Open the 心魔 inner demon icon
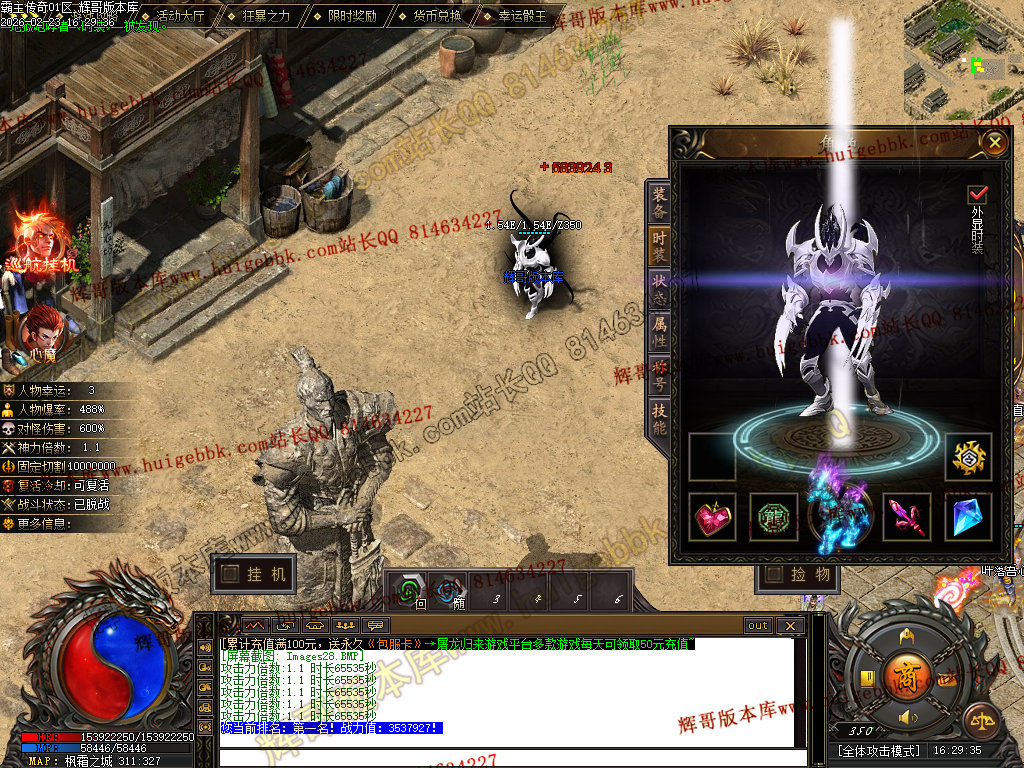Image resolution: width=1024 pixels, height=768 pixels. tap(41, 333)
